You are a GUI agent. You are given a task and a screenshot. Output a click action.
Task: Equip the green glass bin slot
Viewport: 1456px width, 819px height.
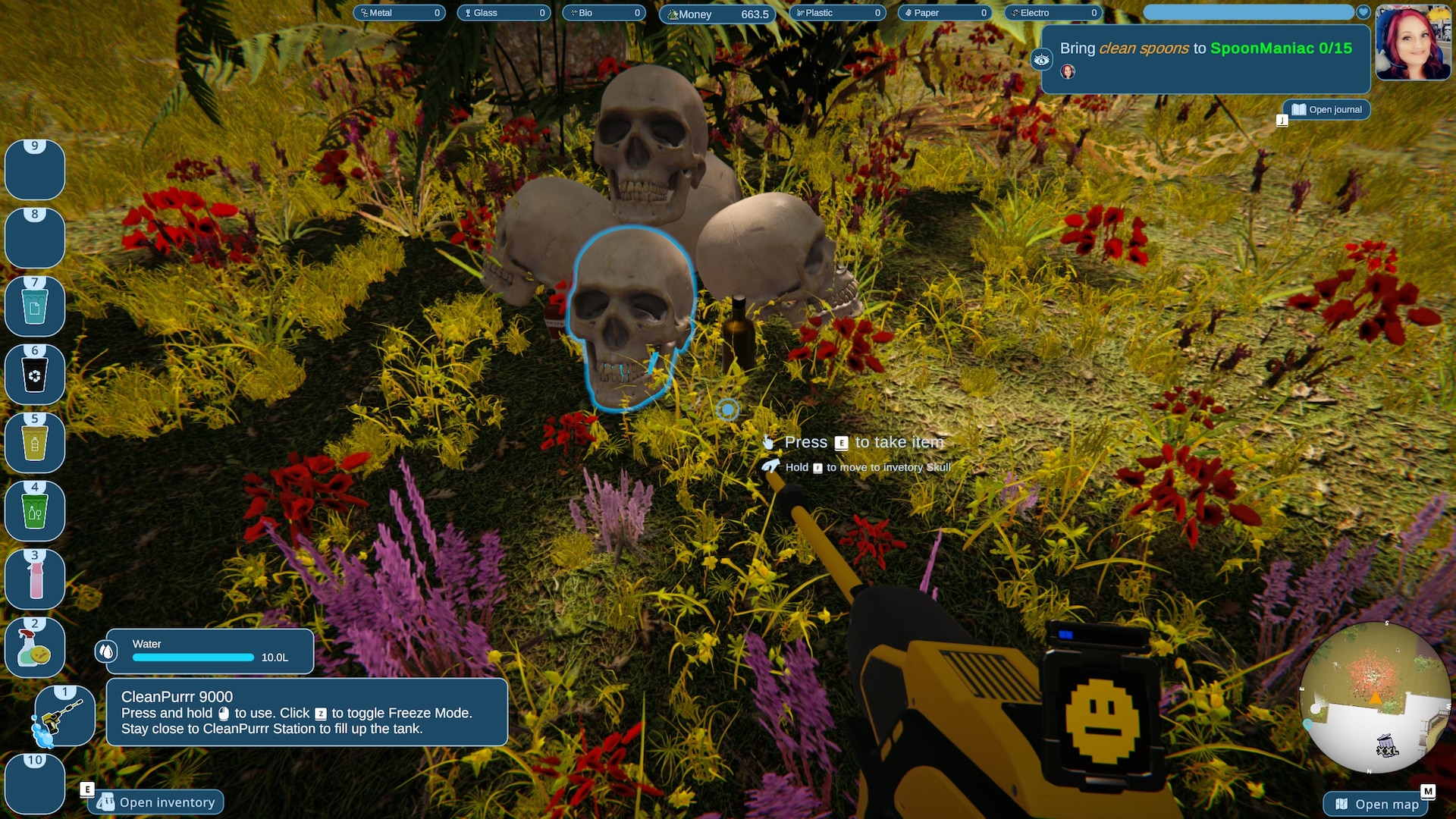(35, 512)
